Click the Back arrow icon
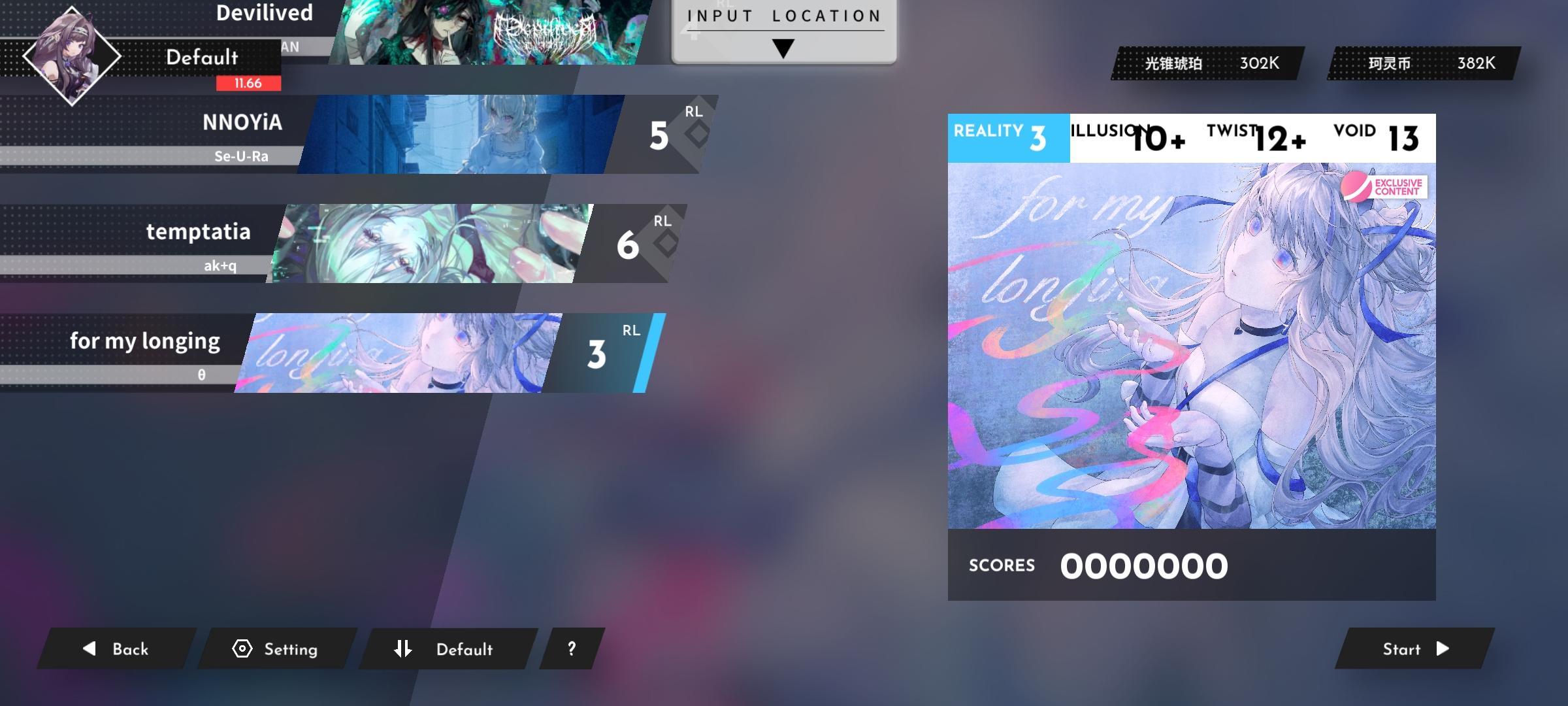The image size is (1568, 706). (89, 649)
